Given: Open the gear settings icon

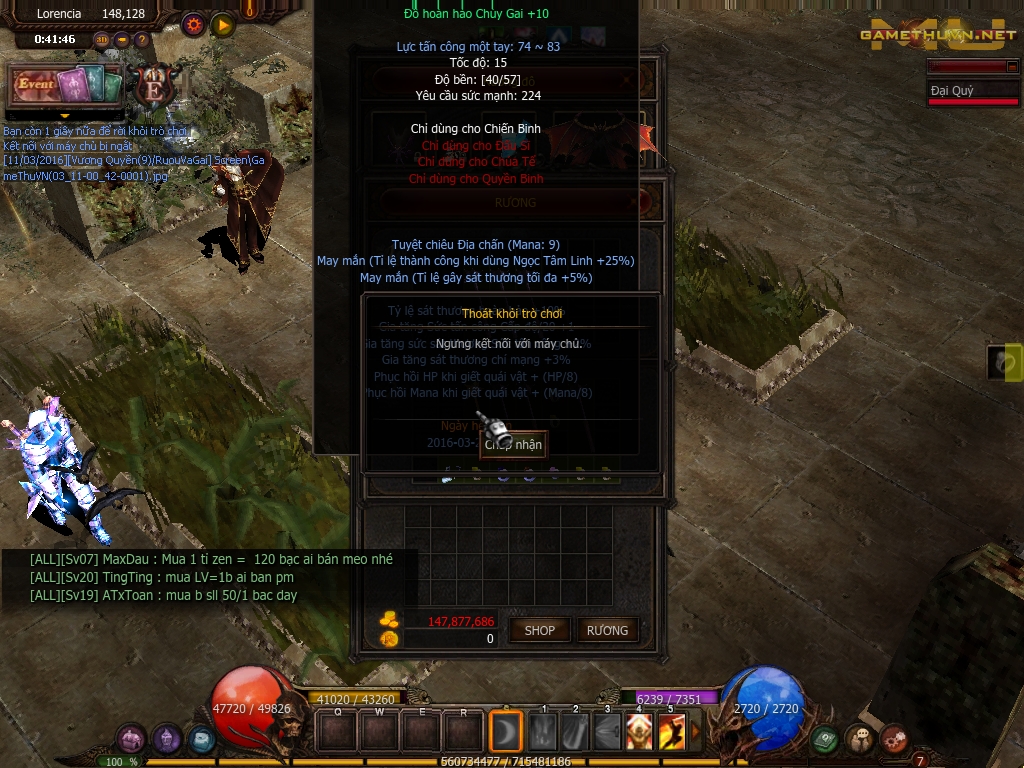Looking at the screenshot, I should click(x=193, y=24).
